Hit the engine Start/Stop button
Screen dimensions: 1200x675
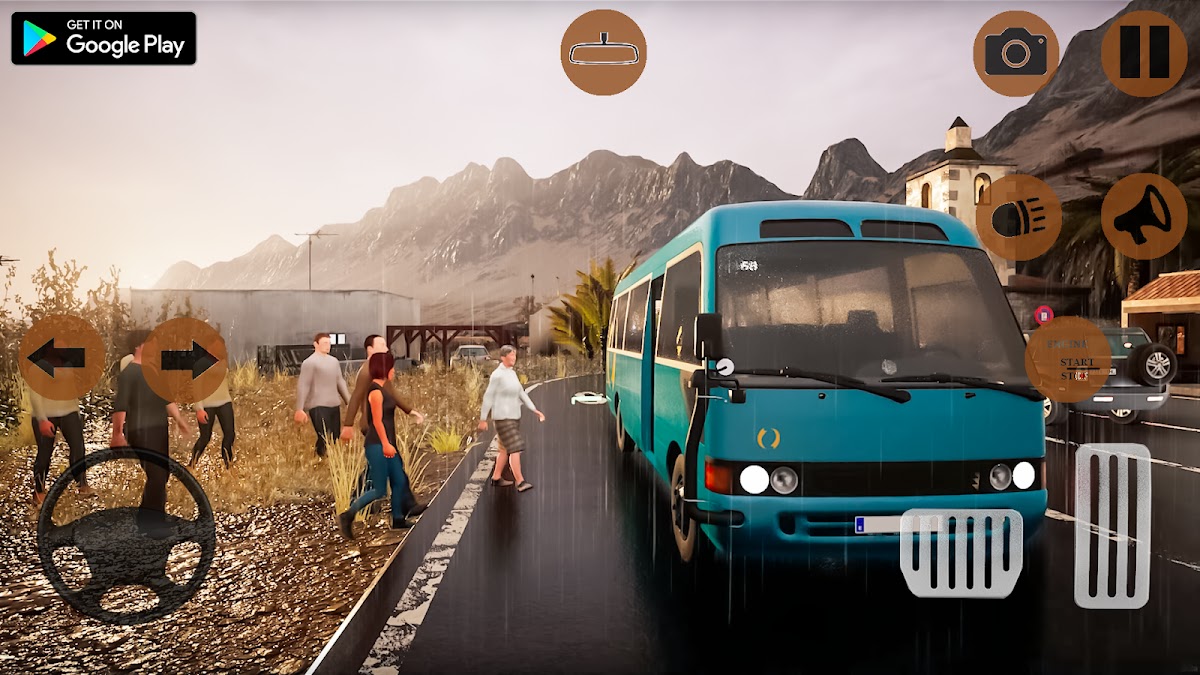coord(1068,360)
